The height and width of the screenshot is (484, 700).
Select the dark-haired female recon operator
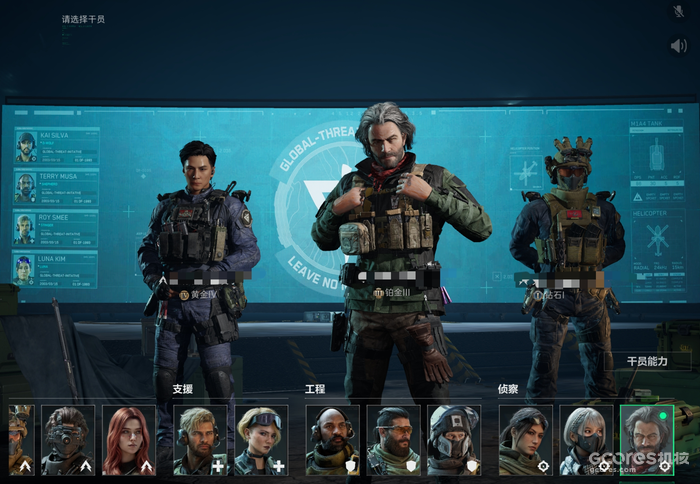(x=525, y=439)
